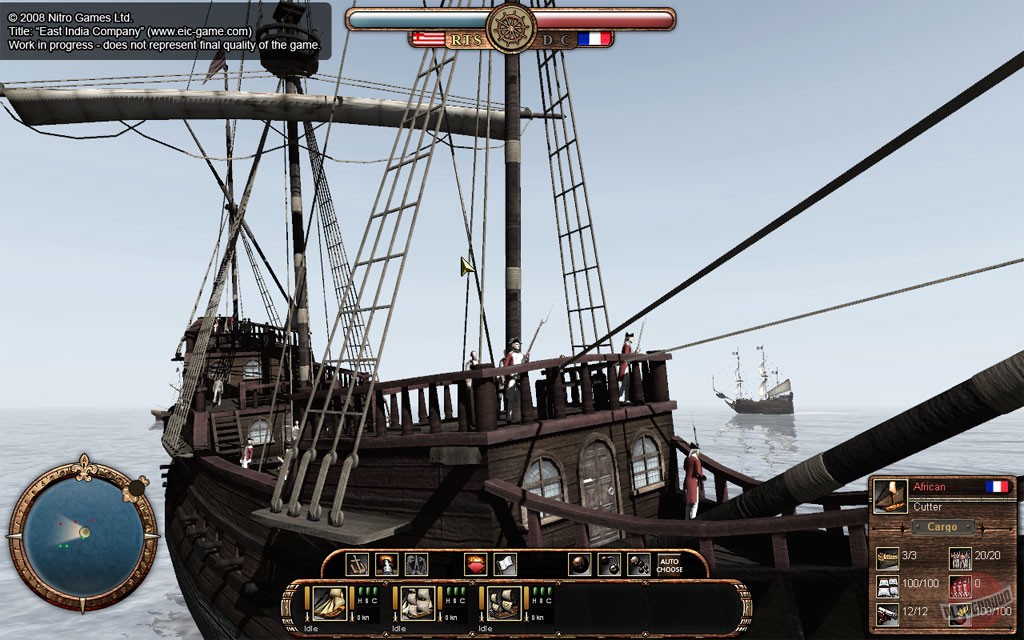Switch to DC mode

click(555, 40)
